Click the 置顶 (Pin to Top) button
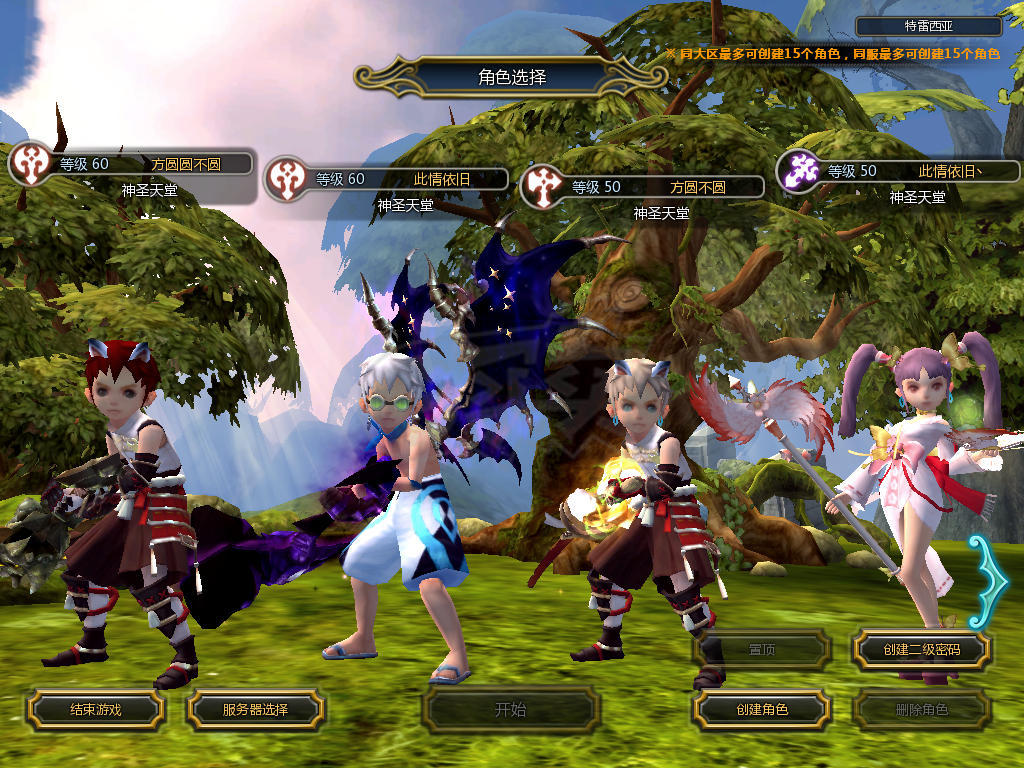This screenshot has height=768, width=1024. pos(762,650)
